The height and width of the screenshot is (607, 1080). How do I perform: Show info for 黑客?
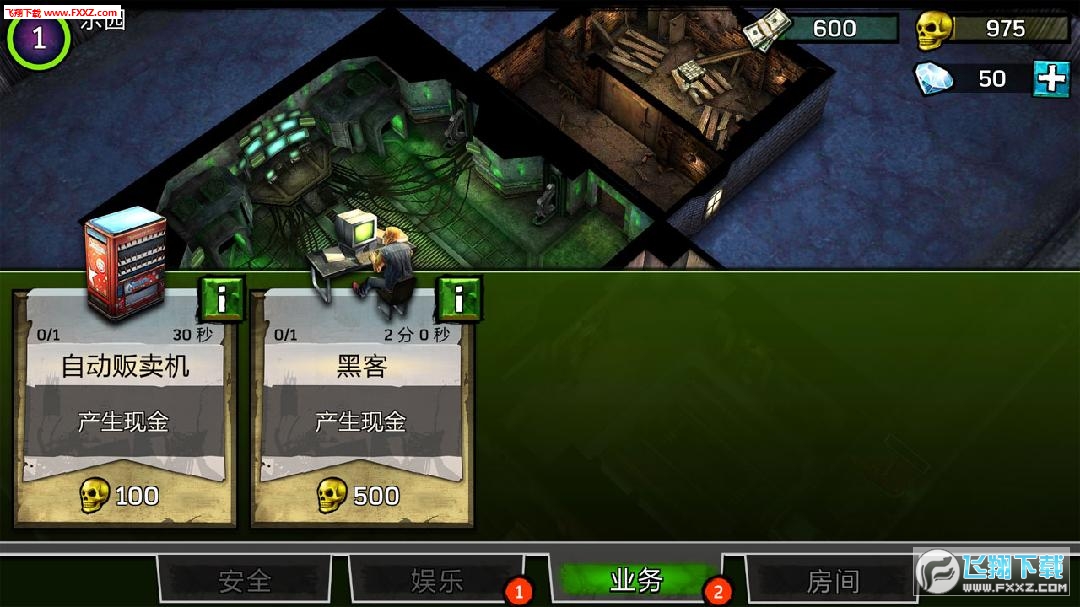459,298
